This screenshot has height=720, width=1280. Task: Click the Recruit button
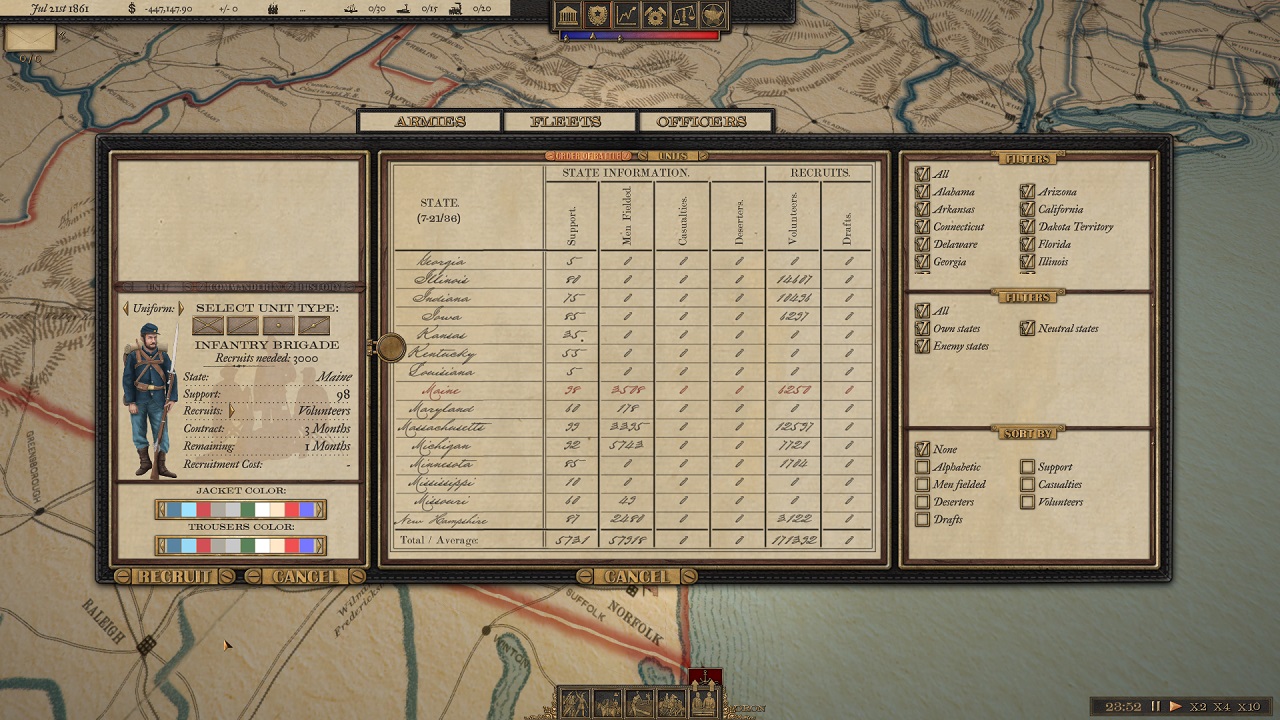[x=175, y=577]
